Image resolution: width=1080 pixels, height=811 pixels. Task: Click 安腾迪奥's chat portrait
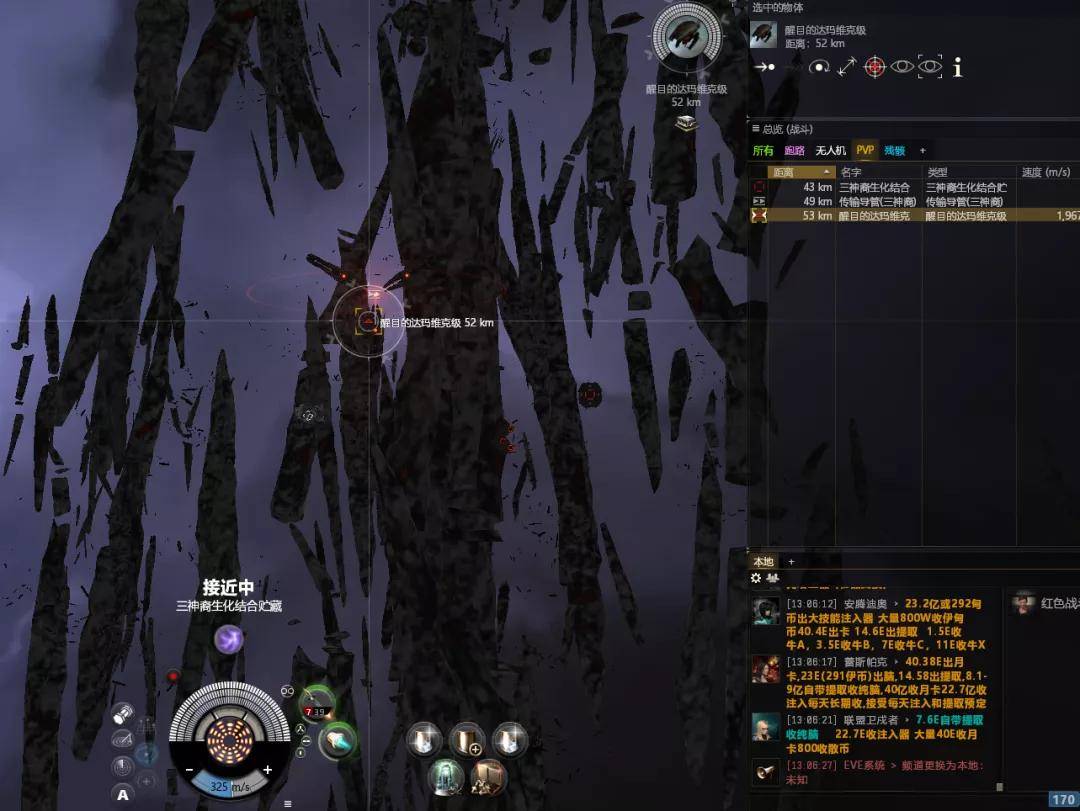click(x=766, y=612)
